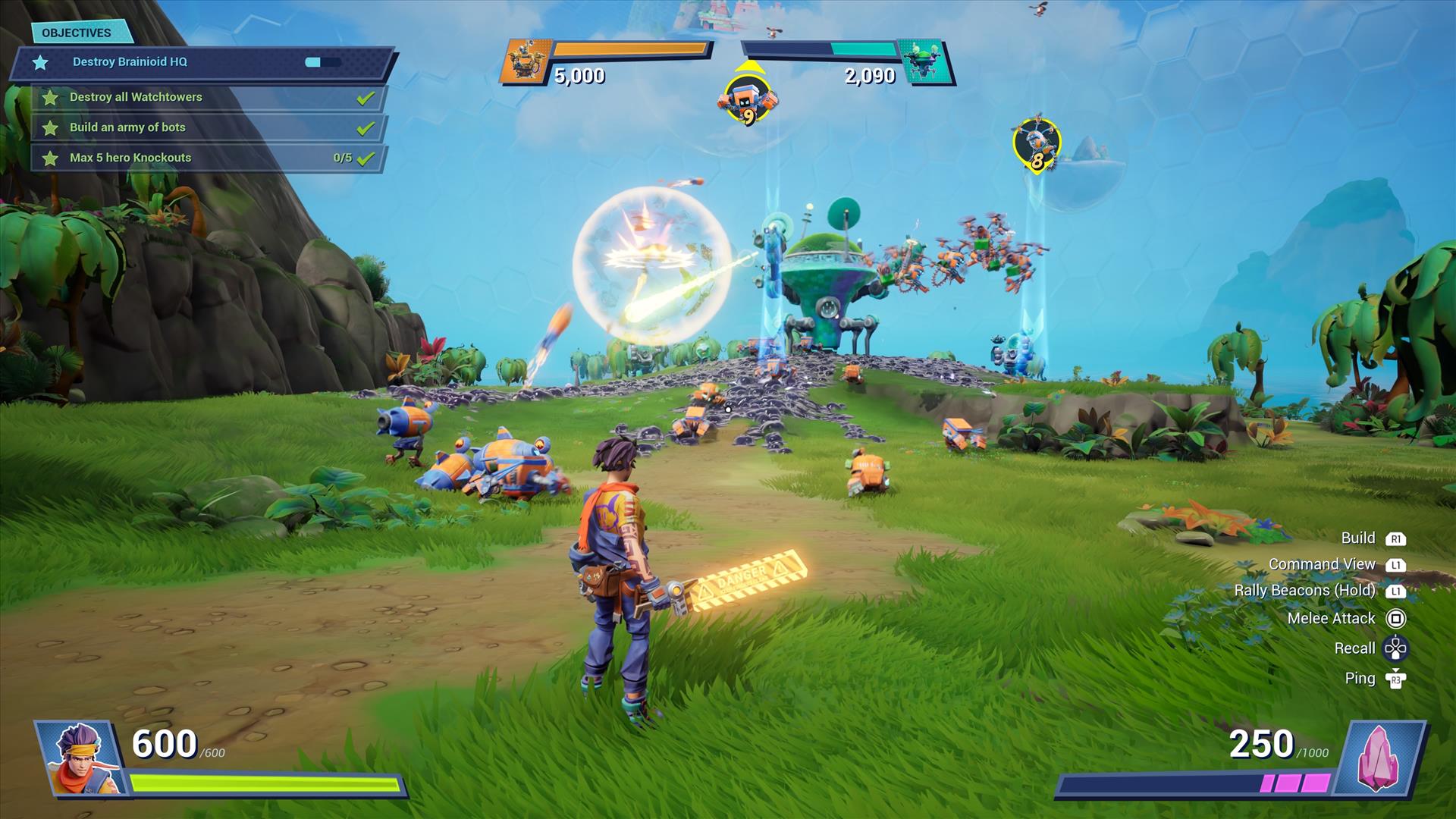Click the orange team HQ icon
The width and height of the screenshot is (1456, 819).
[524, 61]
